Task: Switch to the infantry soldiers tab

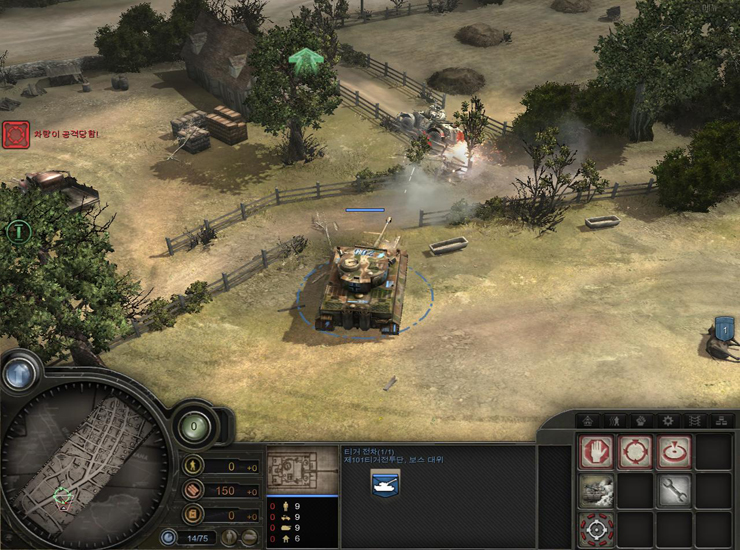Action: point(616,421)
